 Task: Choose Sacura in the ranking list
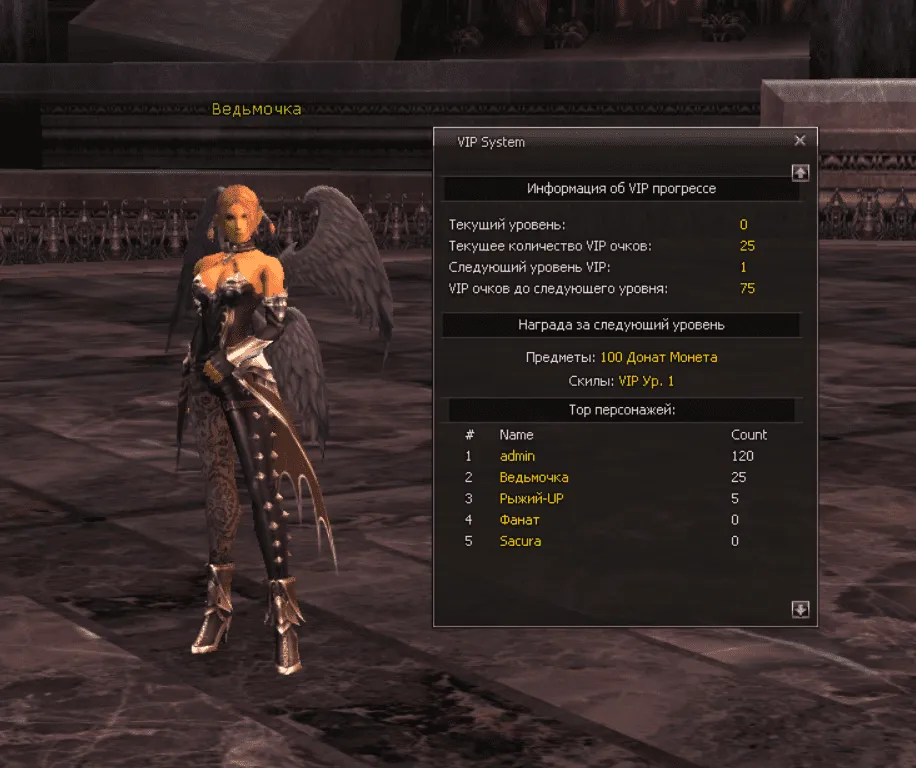tap(520, 541)
